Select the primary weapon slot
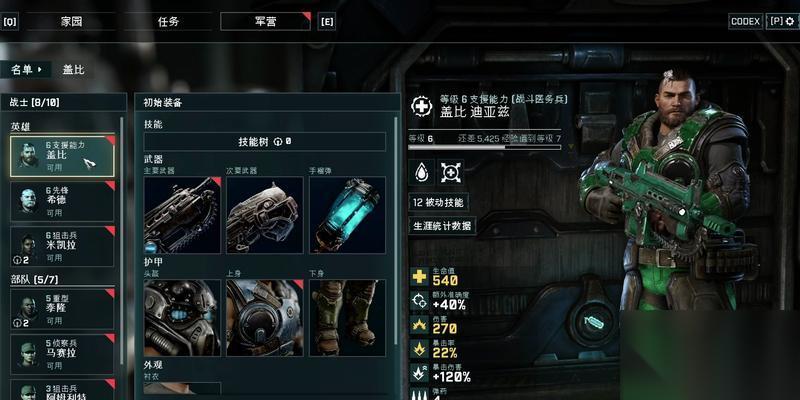The height and width of the screenshot is (400, 800). (x=181, y=214)
